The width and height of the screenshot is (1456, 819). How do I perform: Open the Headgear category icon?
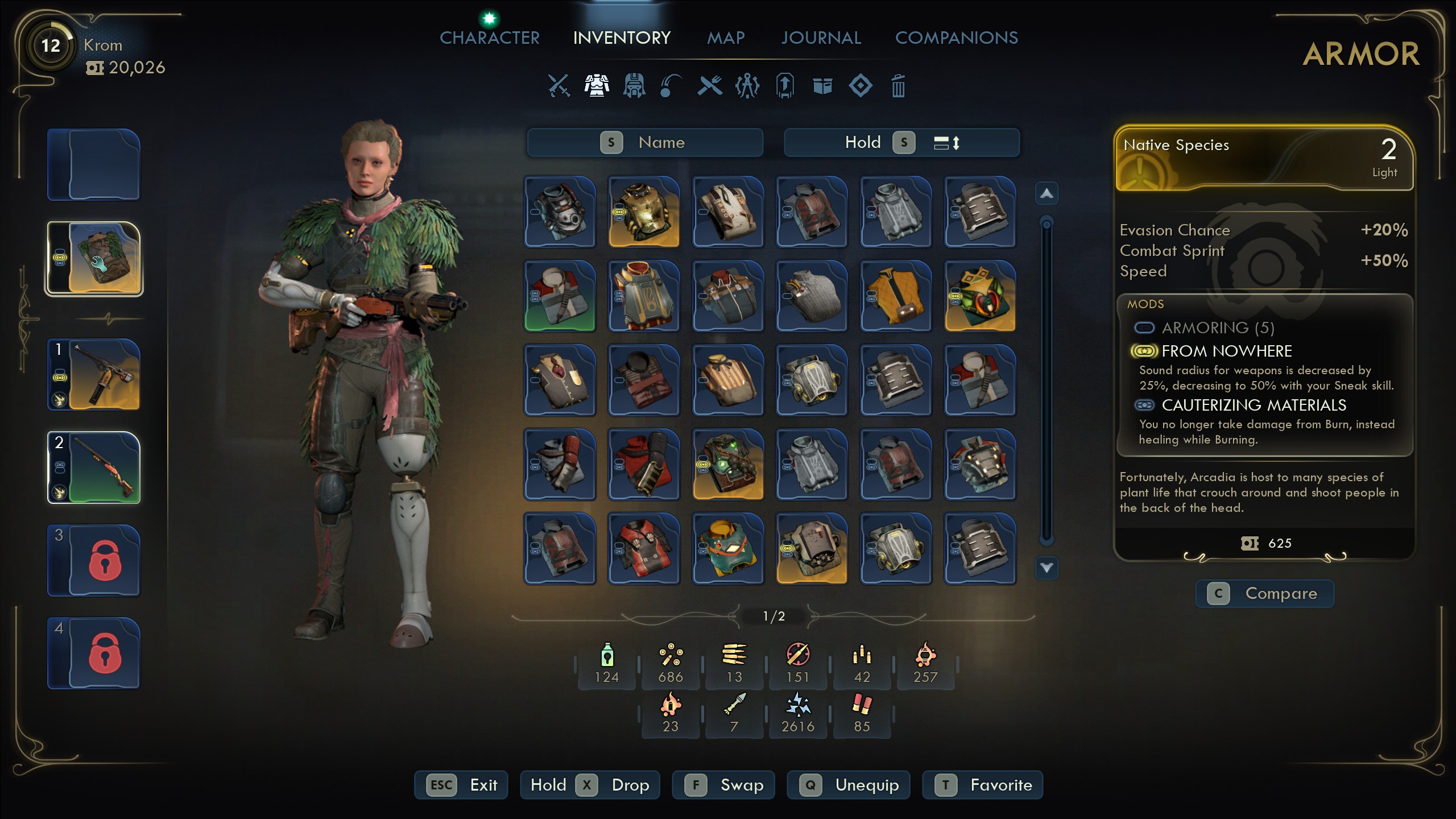point(635,86)
